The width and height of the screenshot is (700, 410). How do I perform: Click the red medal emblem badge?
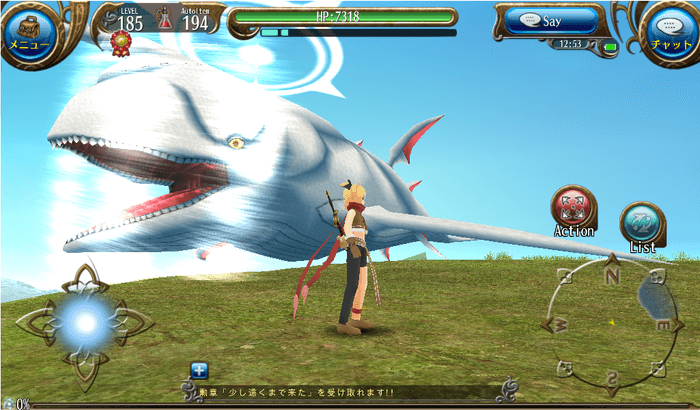(x=123, y=41)
